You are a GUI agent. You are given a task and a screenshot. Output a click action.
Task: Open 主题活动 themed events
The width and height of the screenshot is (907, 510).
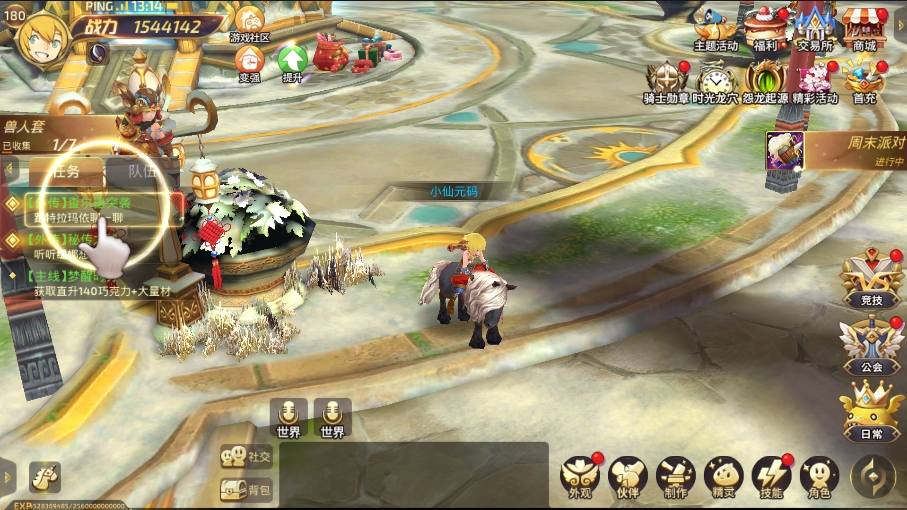(715, 27)
